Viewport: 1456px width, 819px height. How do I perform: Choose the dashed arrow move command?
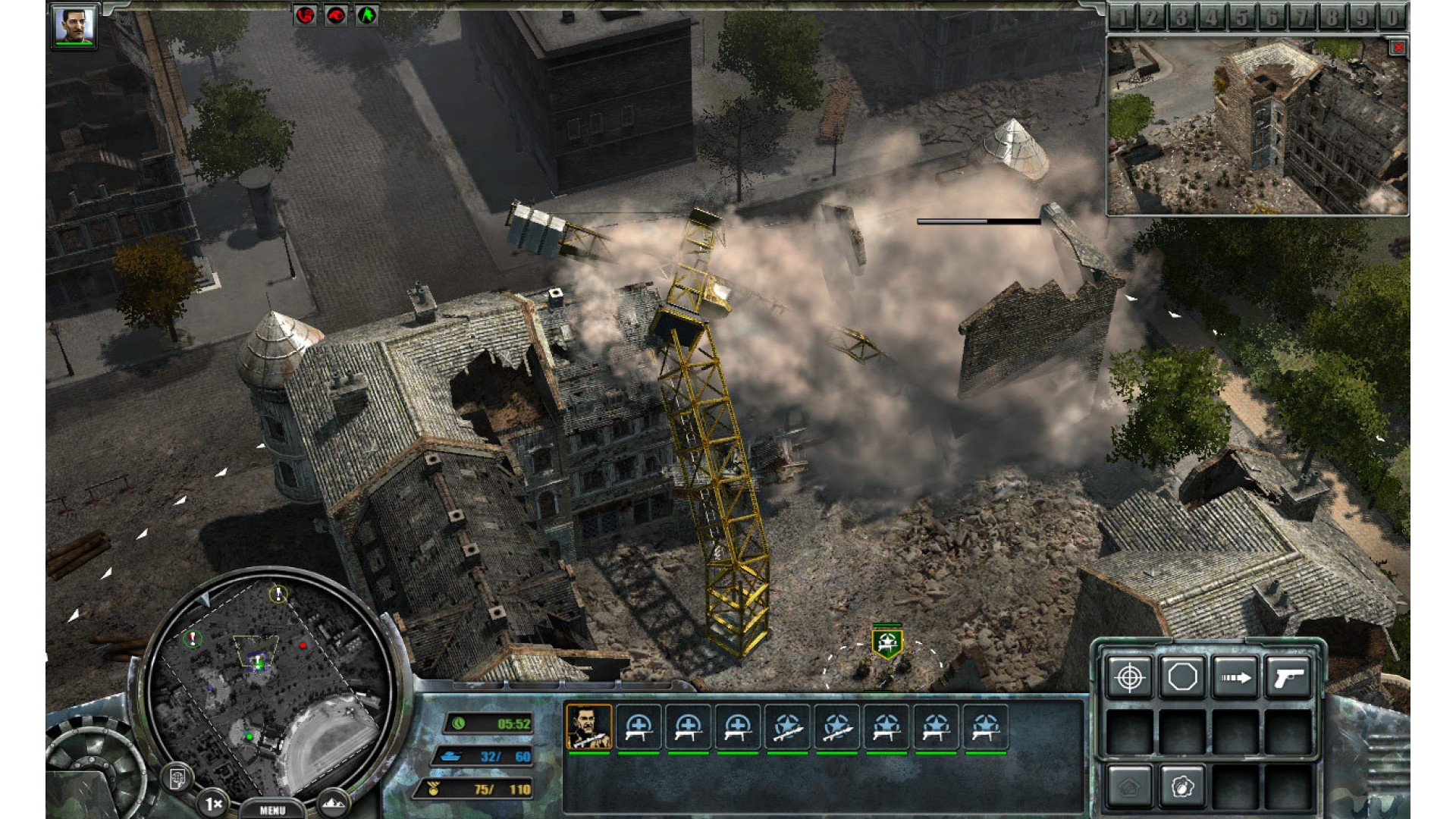click(1235, 676)
